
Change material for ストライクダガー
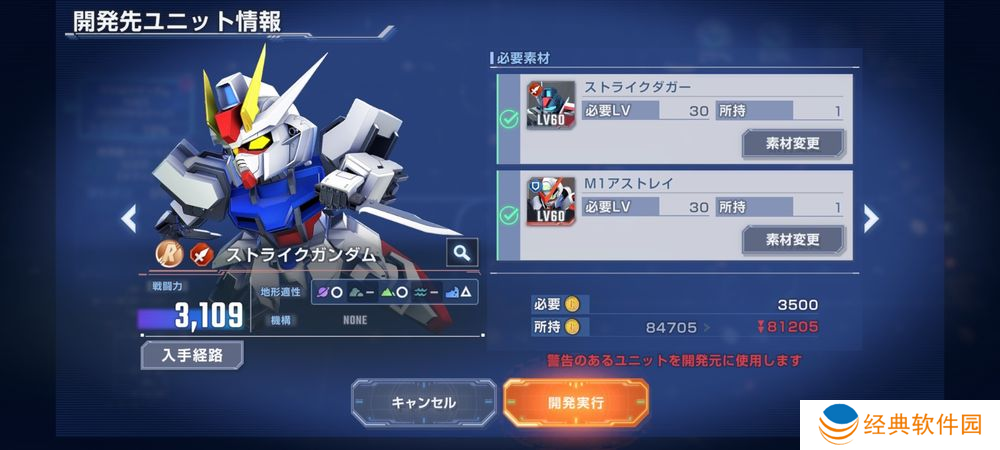pyautogui.click(x=792, y=143)
